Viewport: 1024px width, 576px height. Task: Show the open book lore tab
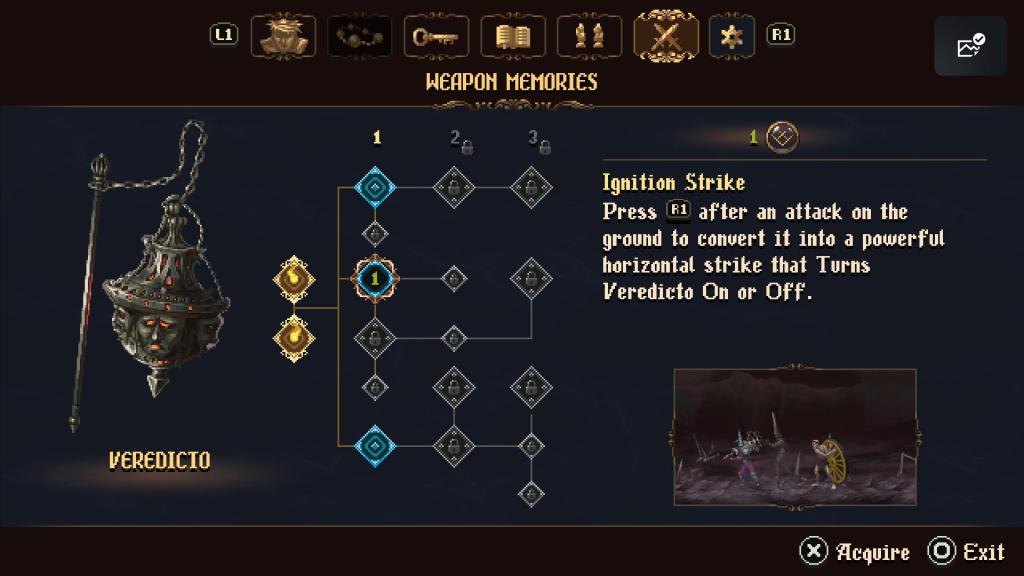(x=513, y=36)
